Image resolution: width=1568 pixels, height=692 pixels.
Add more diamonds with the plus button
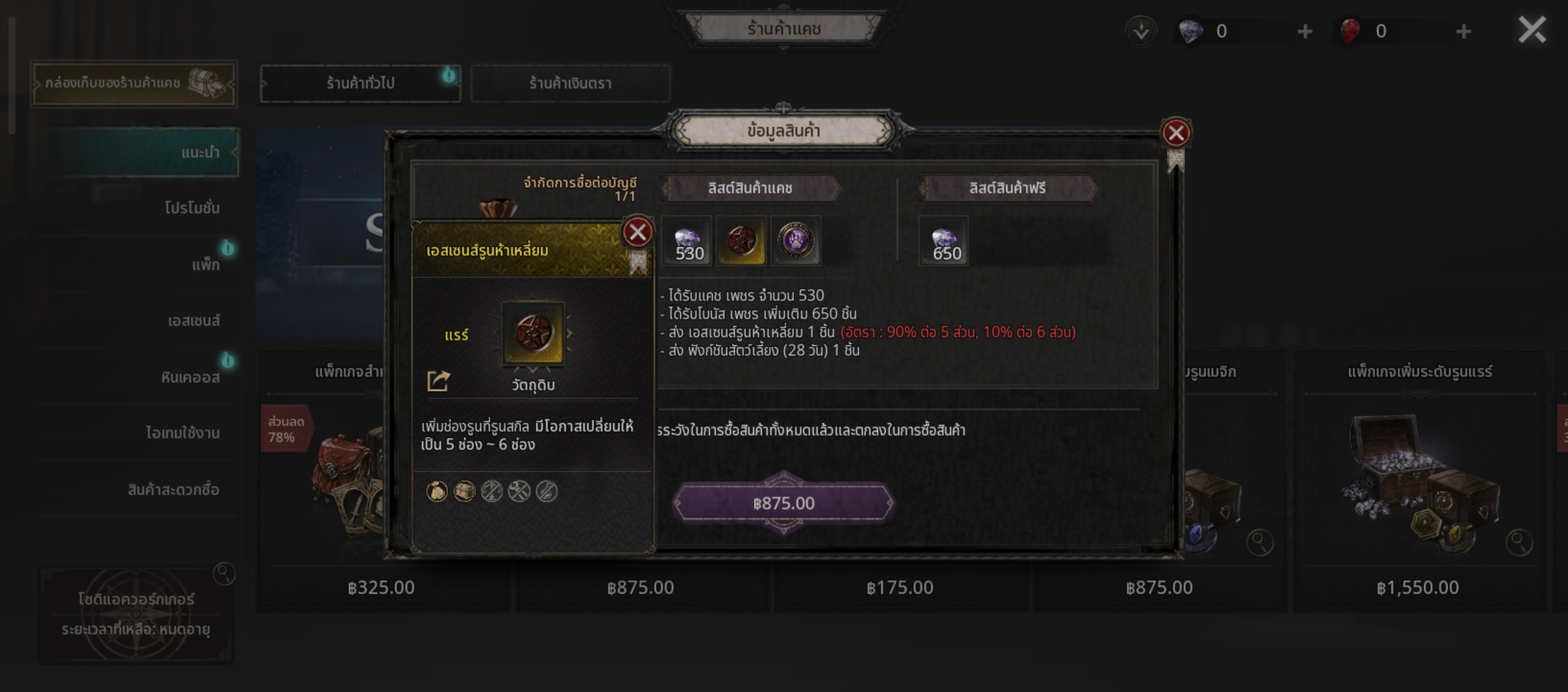1305,31
